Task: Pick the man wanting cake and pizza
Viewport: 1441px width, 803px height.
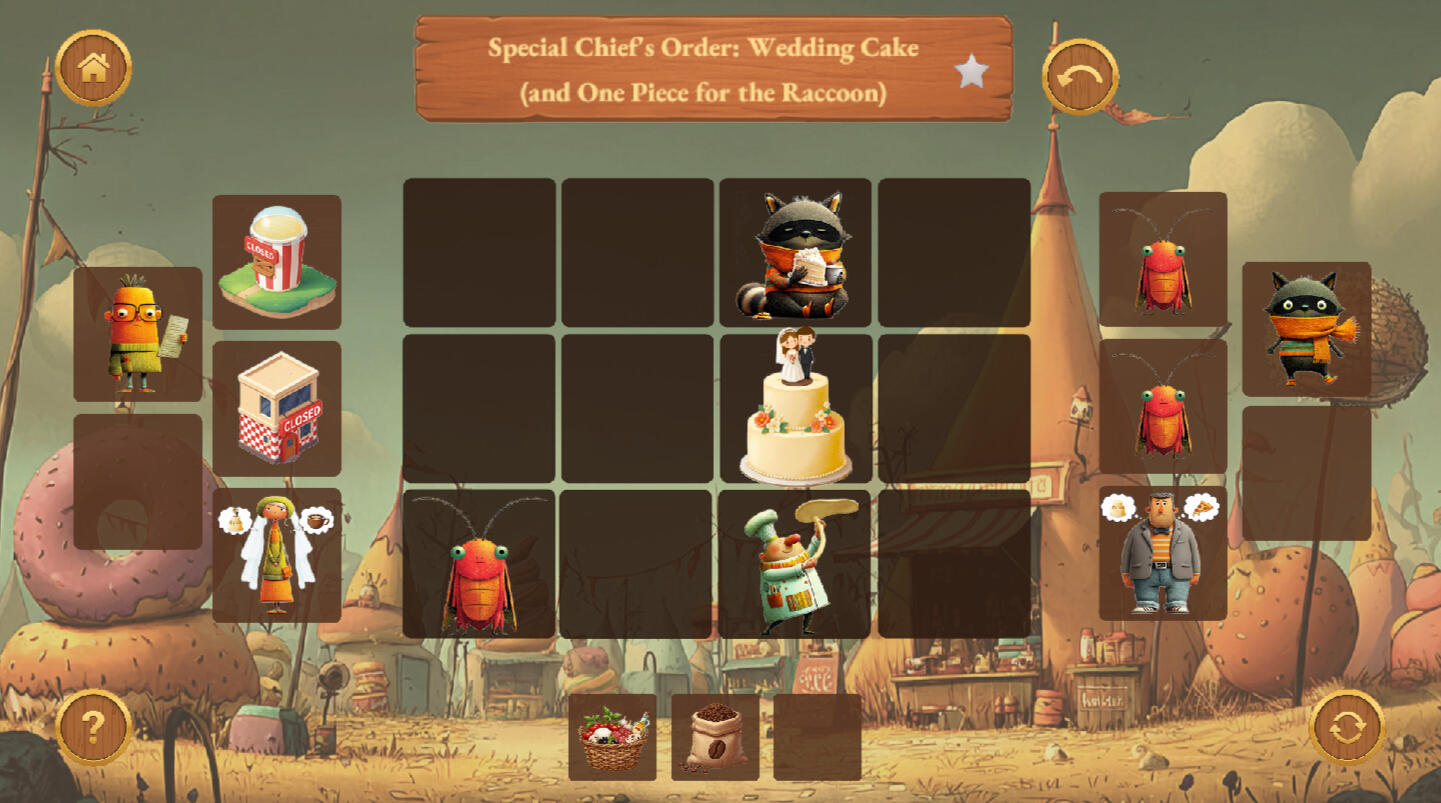Action: click(1162, 553)
